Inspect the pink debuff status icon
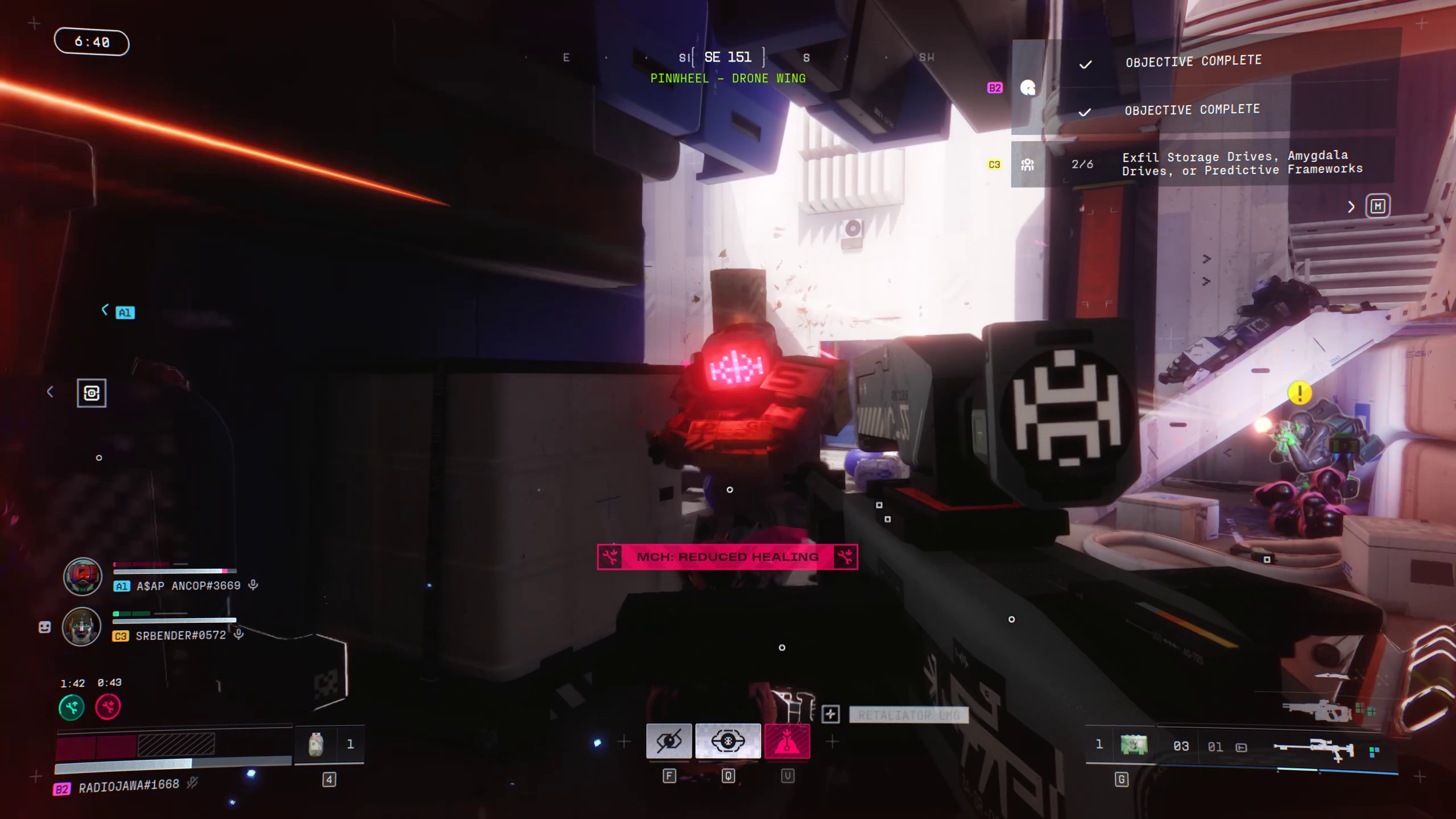The height and width of the screenshot is (819, 1456). tap(108, 707)
